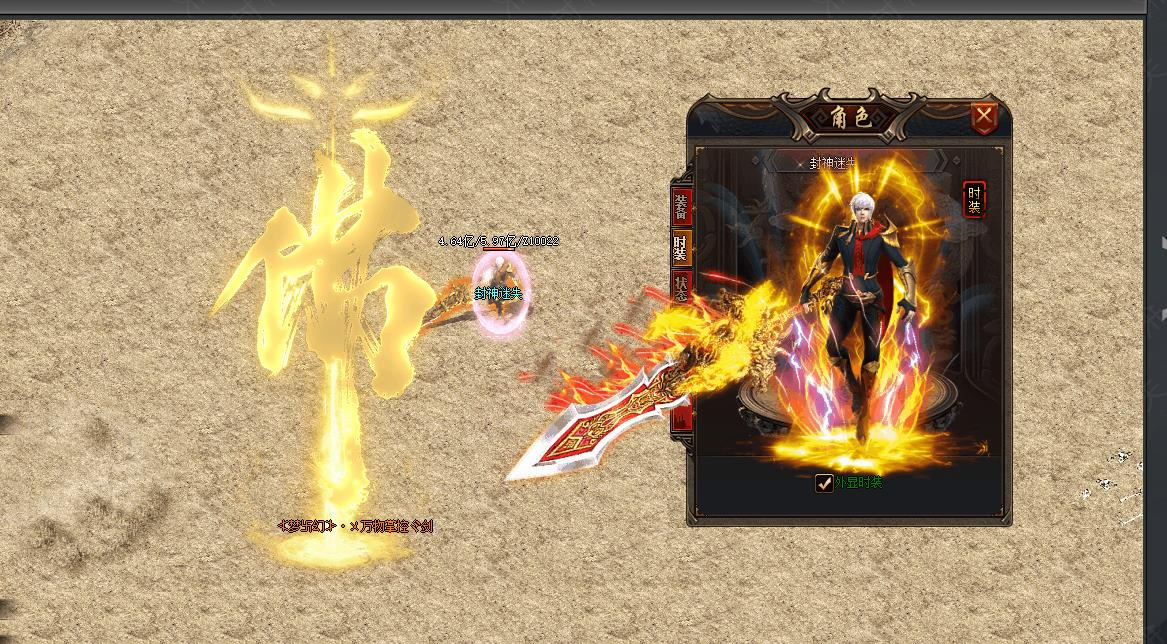1167x644 pixels.
Task: Switch to the 装备 equipment tab
Action: pyautogui.click(x=681, y=206)
